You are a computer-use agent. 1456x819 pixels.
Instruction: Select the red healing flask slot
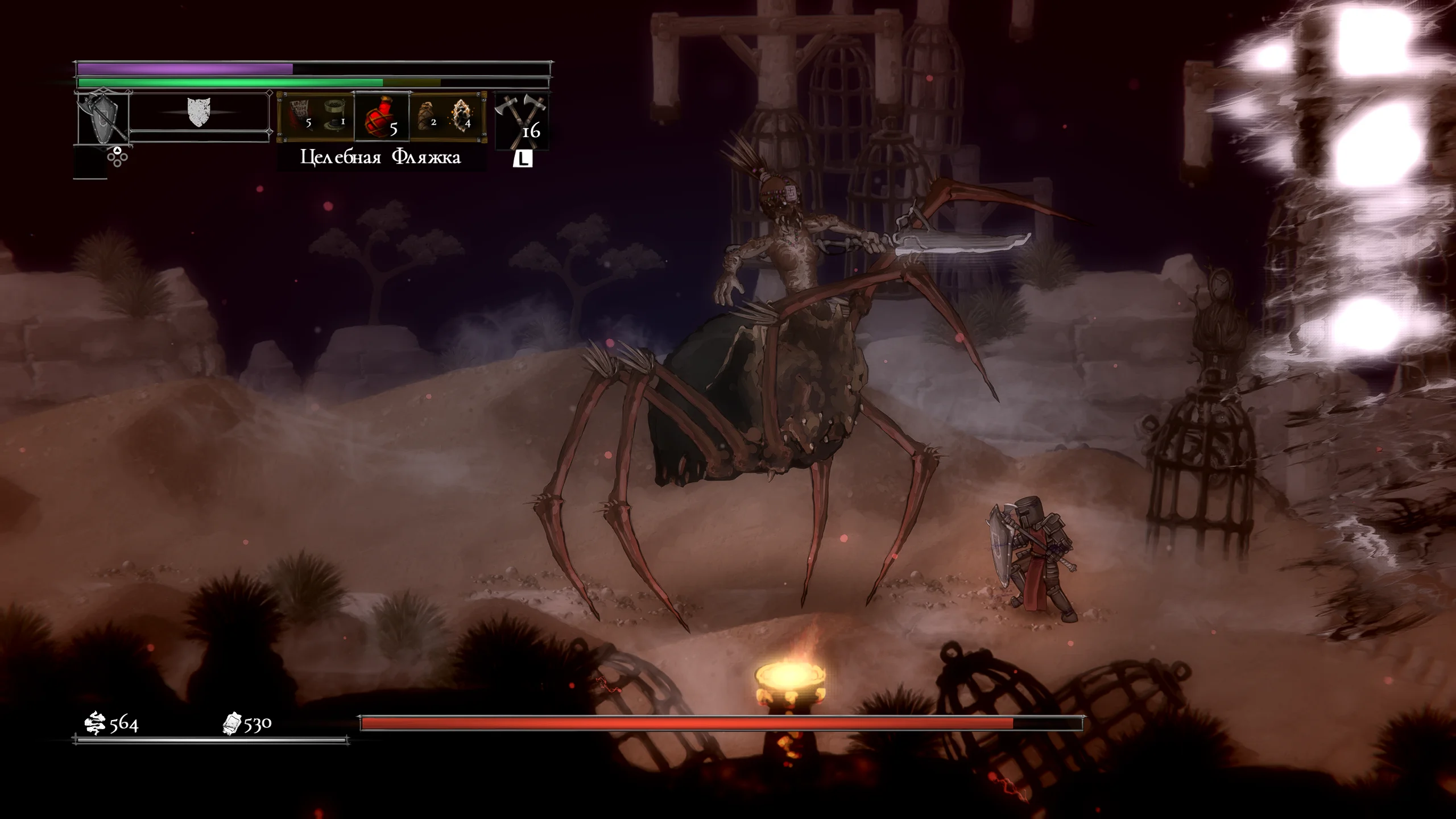tap(381, 117)
